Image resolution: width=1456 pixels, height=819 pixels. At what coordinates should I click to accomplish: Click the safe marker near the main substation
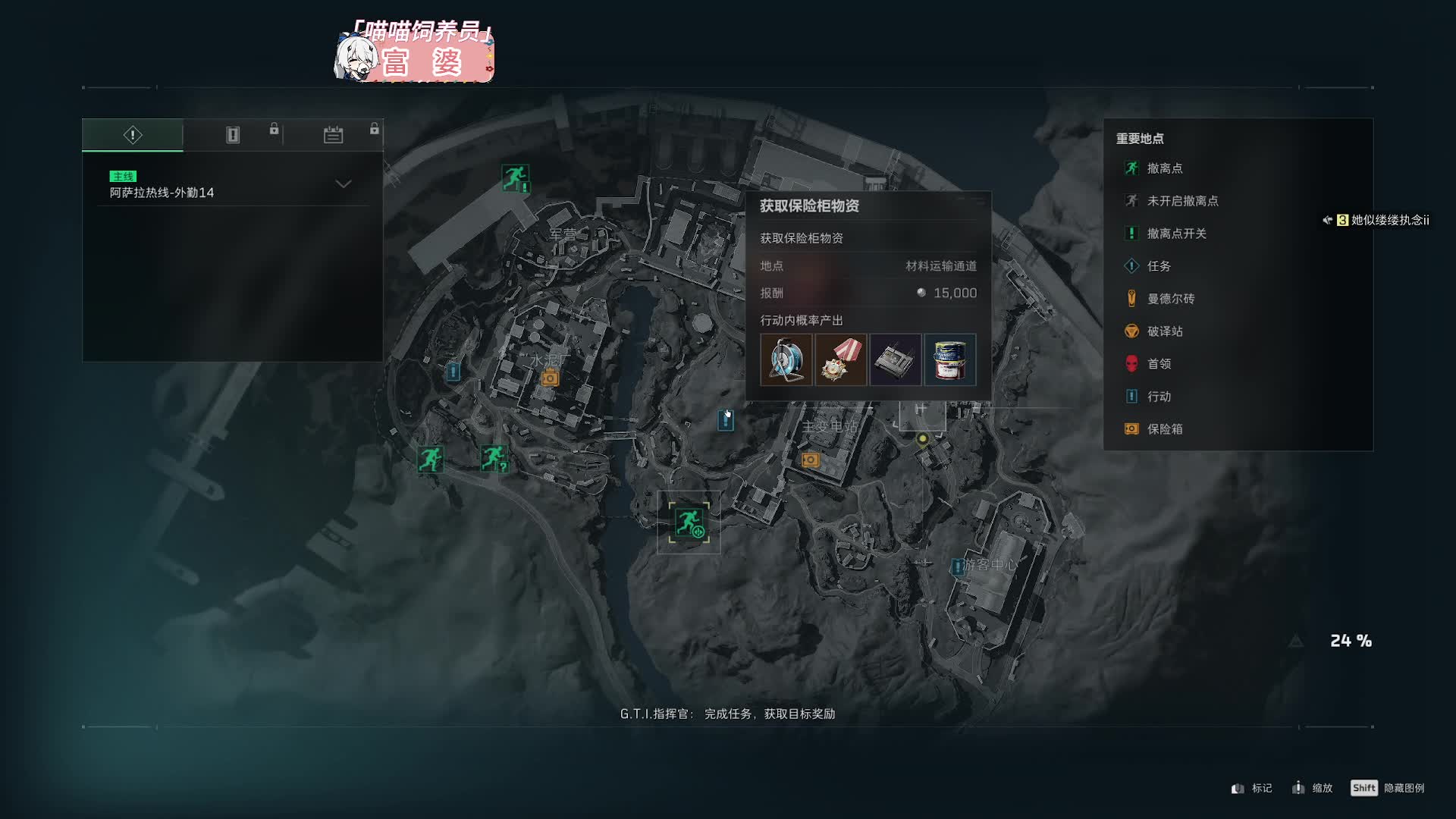click(810, 460)
